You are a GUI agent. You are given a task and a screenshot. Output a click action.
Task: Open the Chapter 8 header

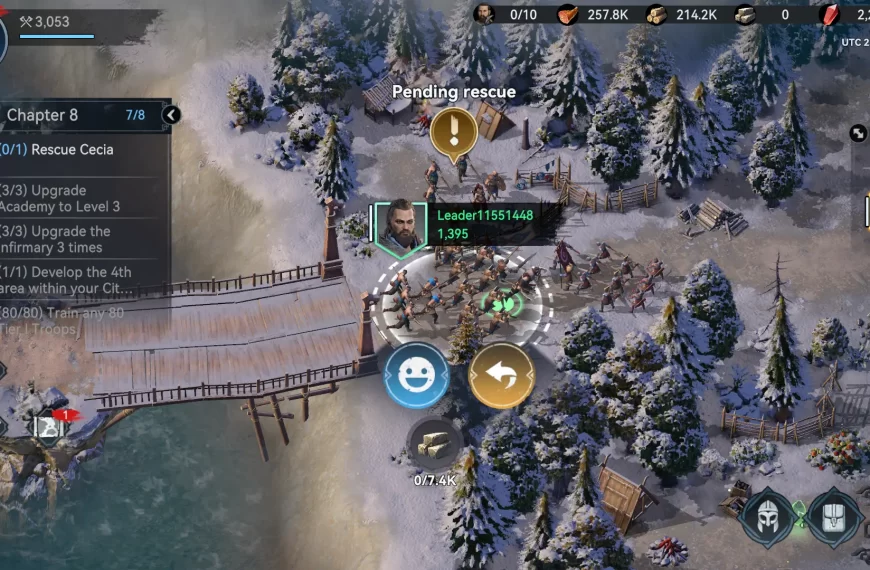[60, 115]
